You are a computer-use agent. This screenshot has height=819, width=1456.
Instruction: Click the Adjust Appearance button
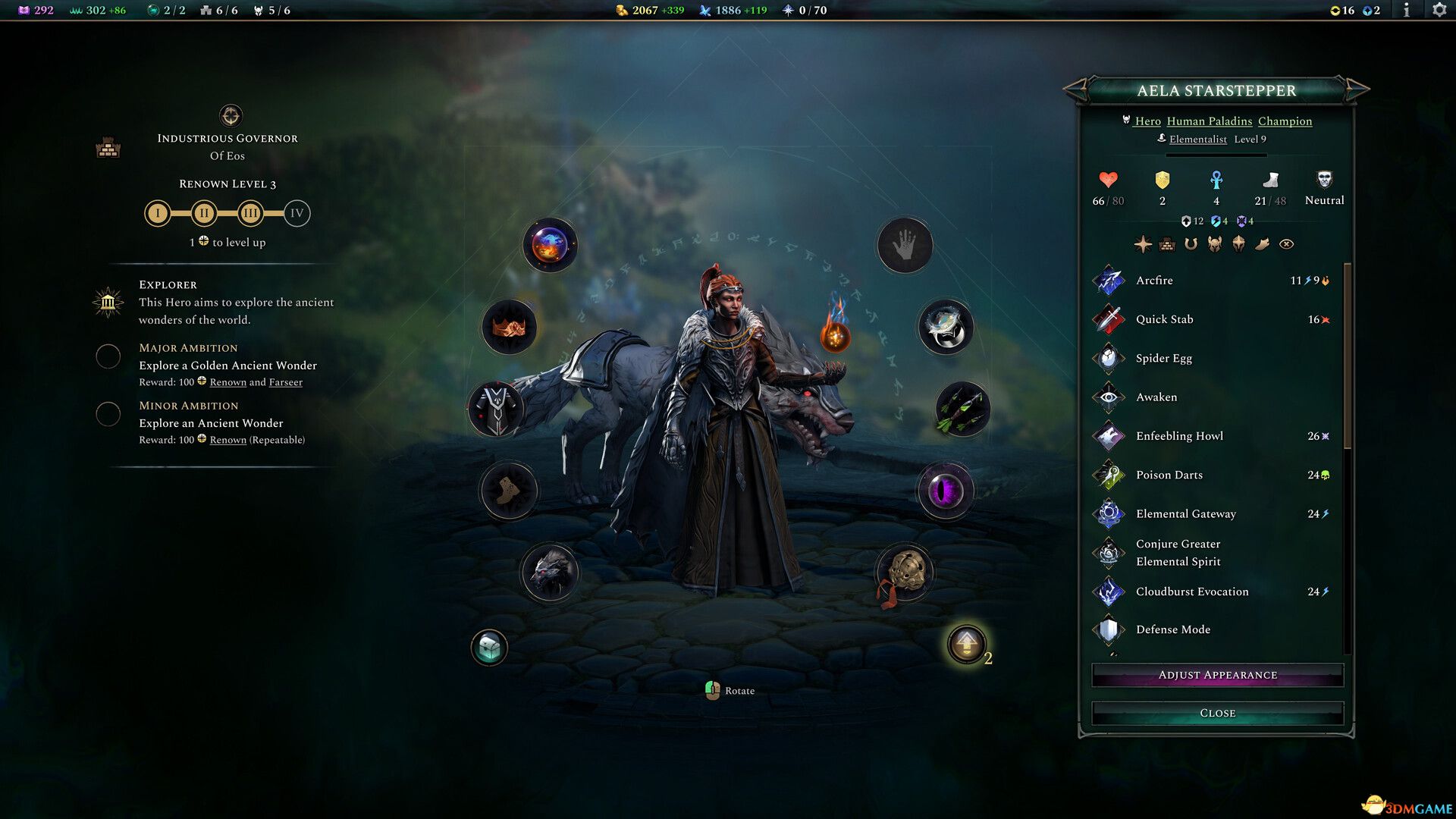1217,675
